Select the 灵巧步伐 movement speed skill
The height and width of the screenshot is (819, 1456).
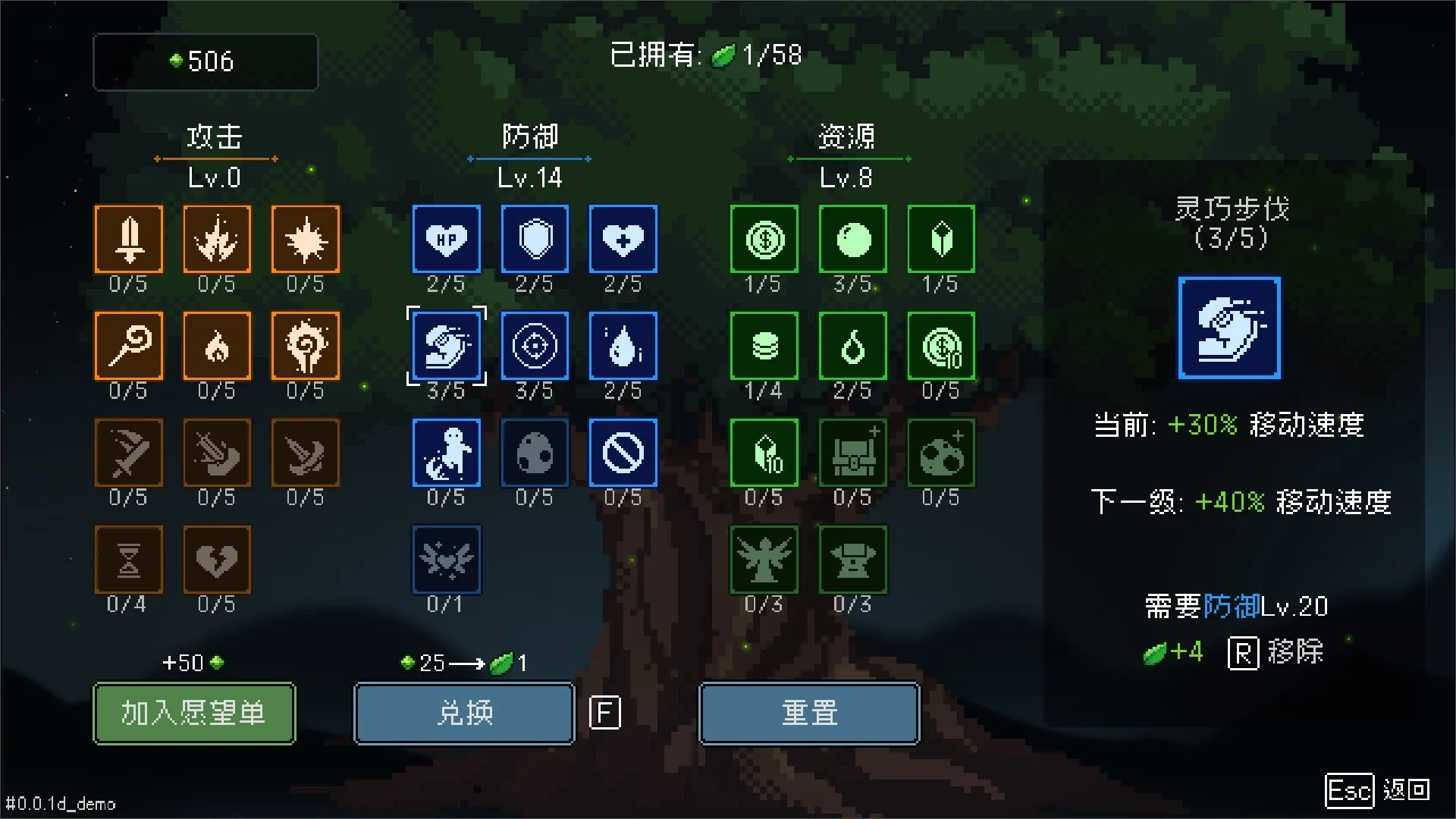point(446,347)
